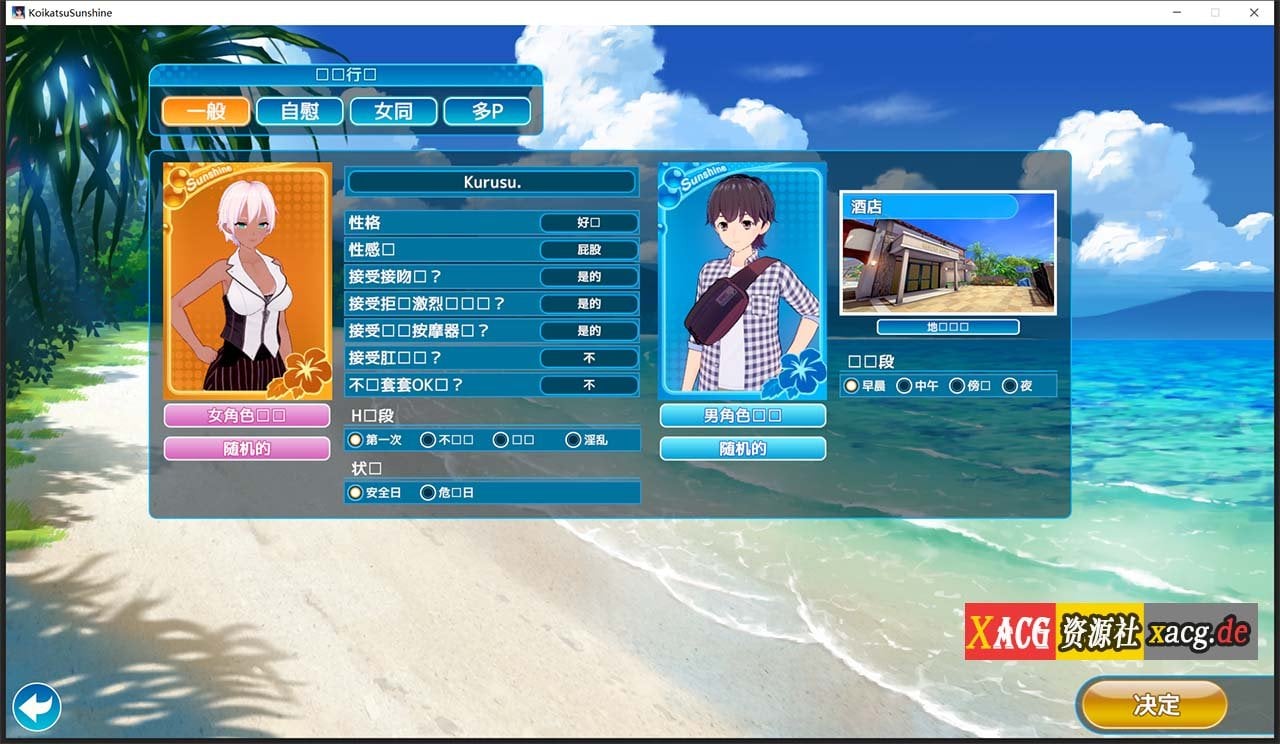
Task: Switch to the 自慰 tab
Action: [299, 111]
